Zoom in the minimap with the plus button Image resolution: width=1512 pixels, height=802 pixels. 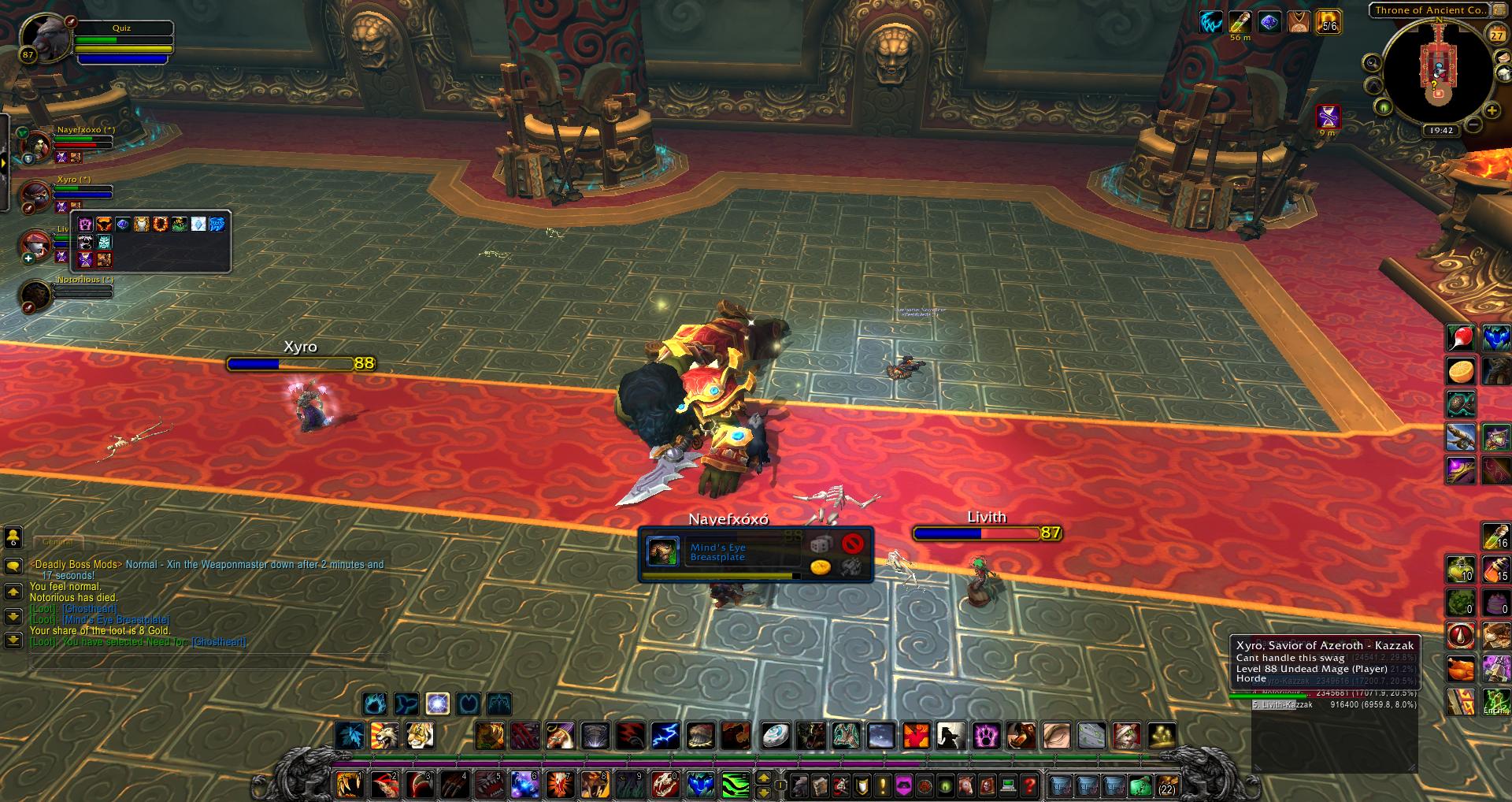tap(1492, 110)
